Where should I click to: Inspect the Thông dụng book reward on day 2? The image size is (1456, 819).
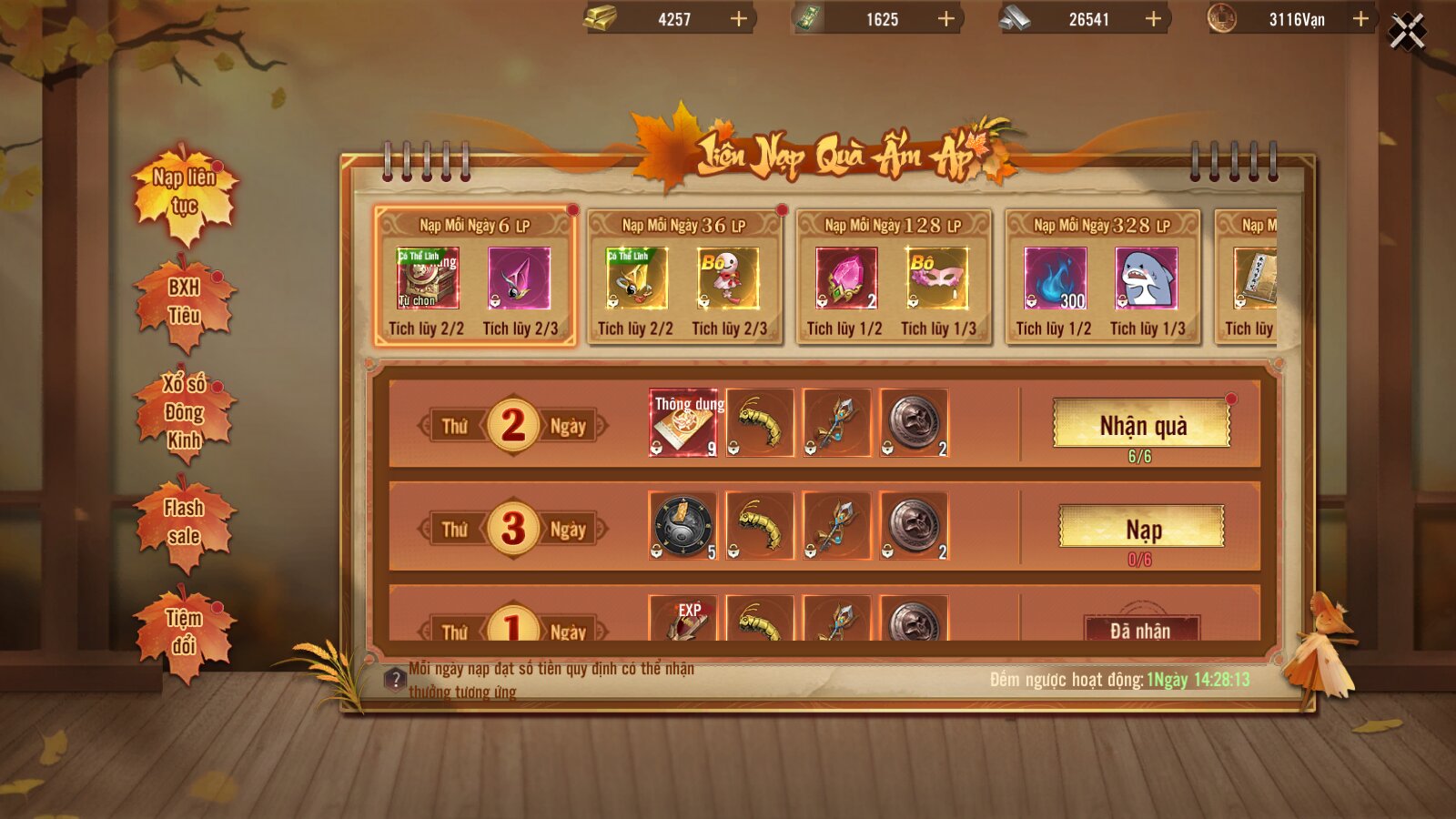click(x=683, y=423)
